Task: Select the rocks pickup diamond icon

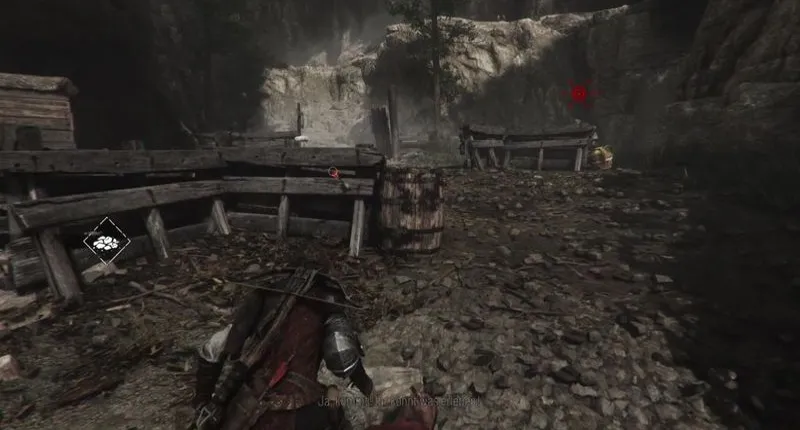Action: [105, 241]
